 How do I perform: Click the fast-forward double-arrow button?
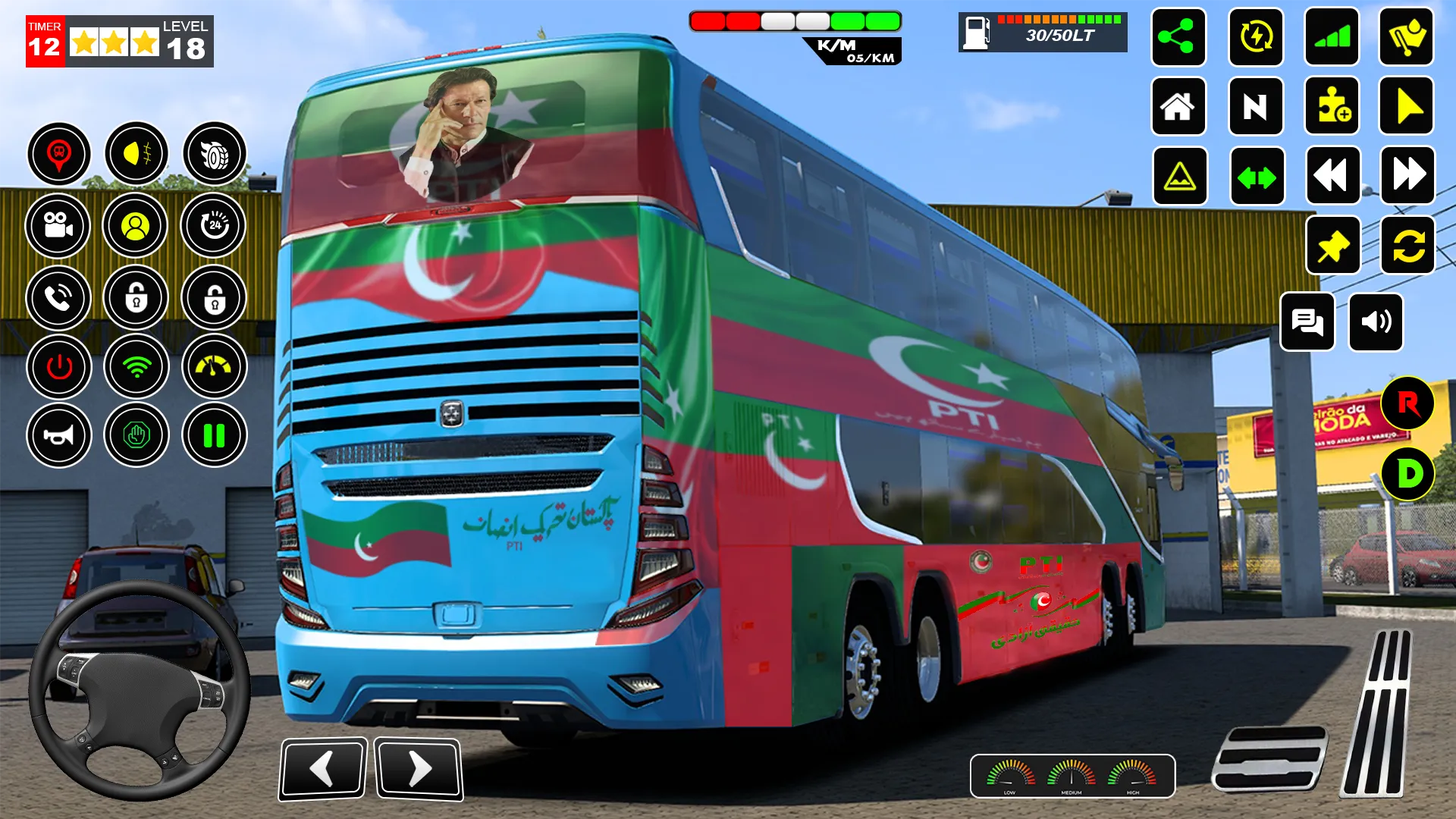click(x=1407, y=176)
